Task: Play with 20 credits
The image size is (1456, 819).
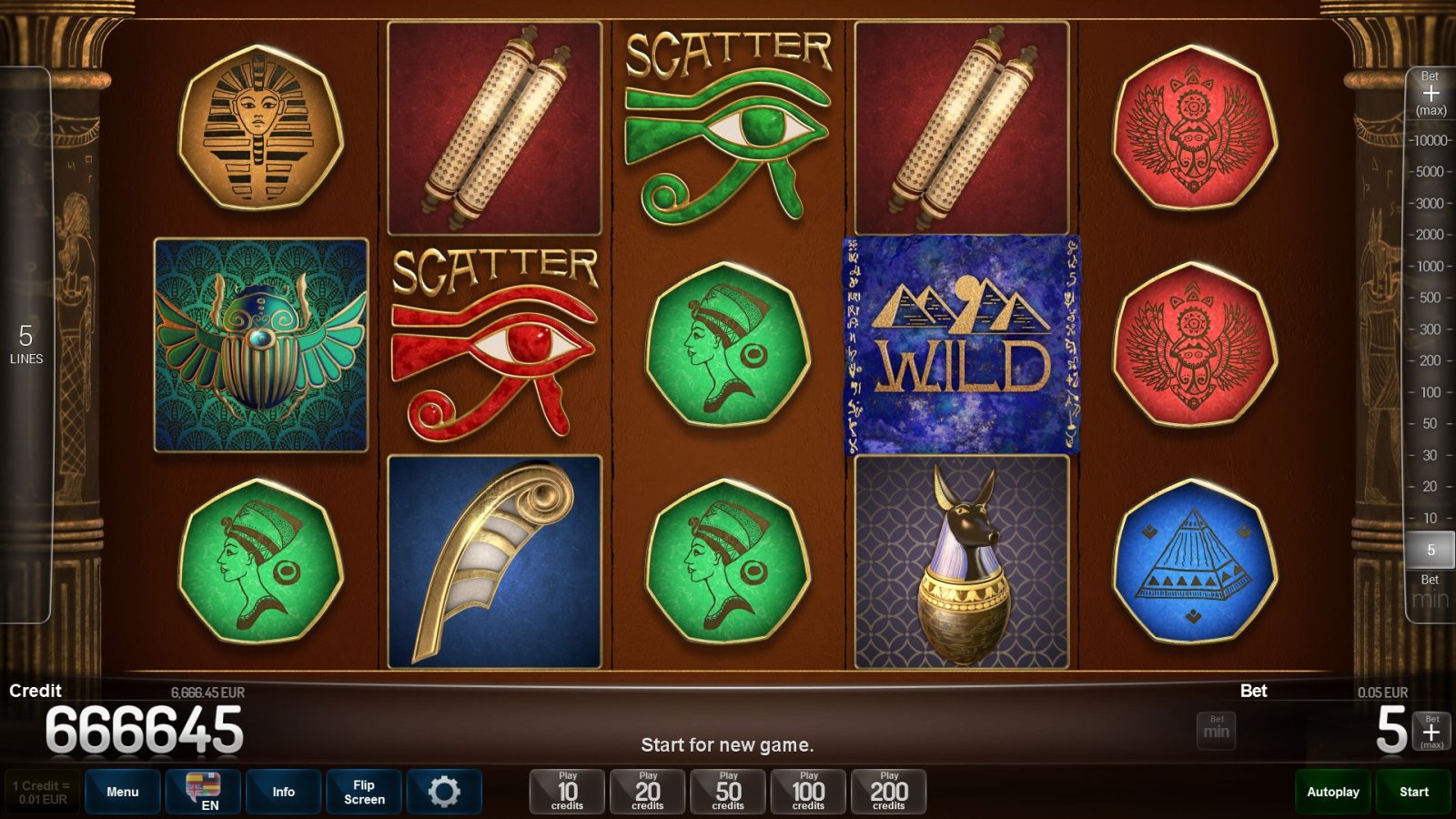Action: click(648, 792)
